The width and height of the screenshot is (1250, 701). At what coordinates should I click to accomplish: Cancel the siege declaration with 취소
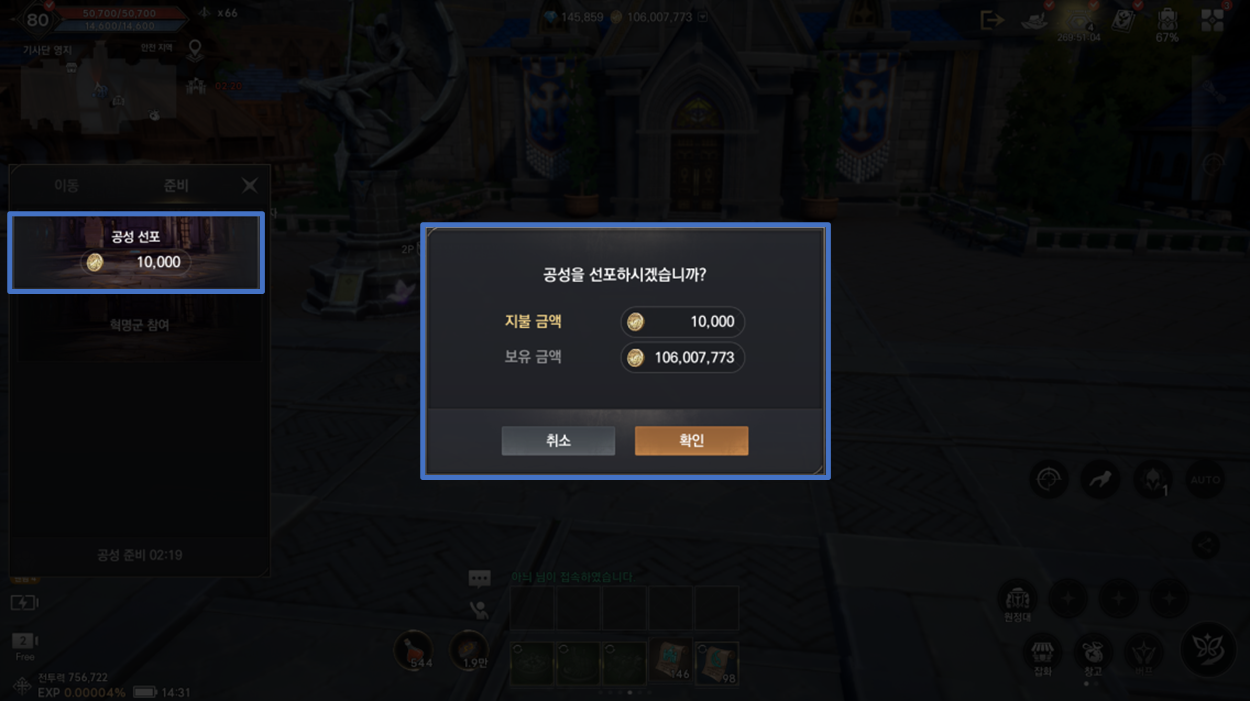(558, 441)
